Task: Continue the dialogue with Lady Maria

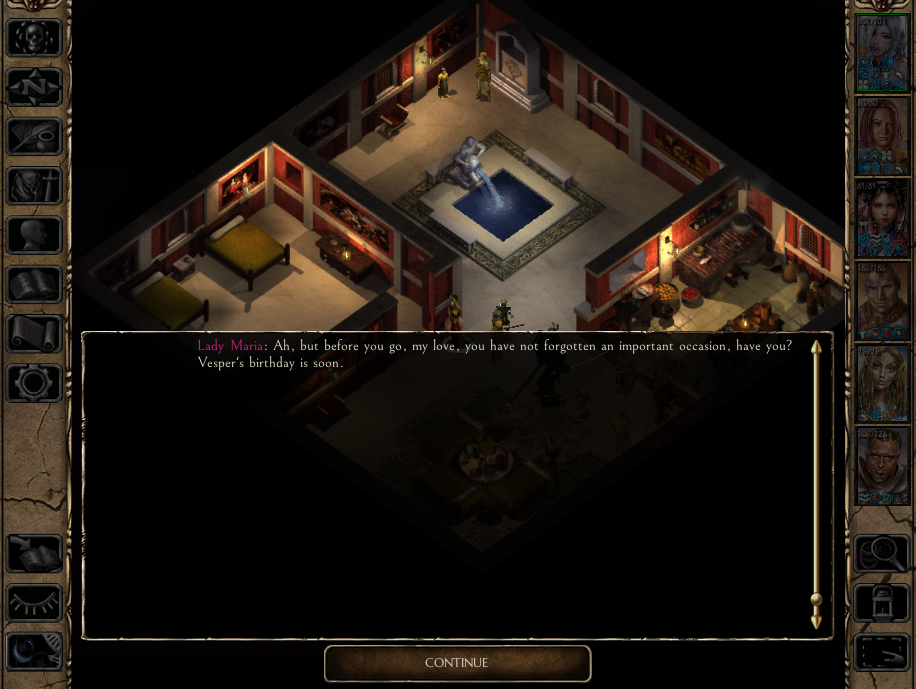Action: [x=457, y=663]
